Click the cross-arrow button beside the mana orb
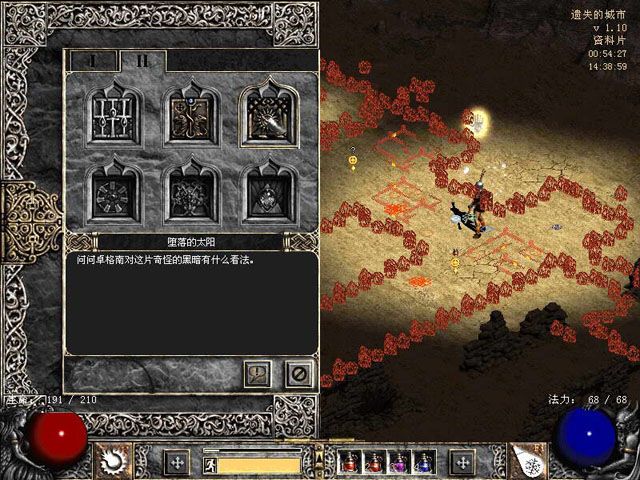 [x=462, y=462]
